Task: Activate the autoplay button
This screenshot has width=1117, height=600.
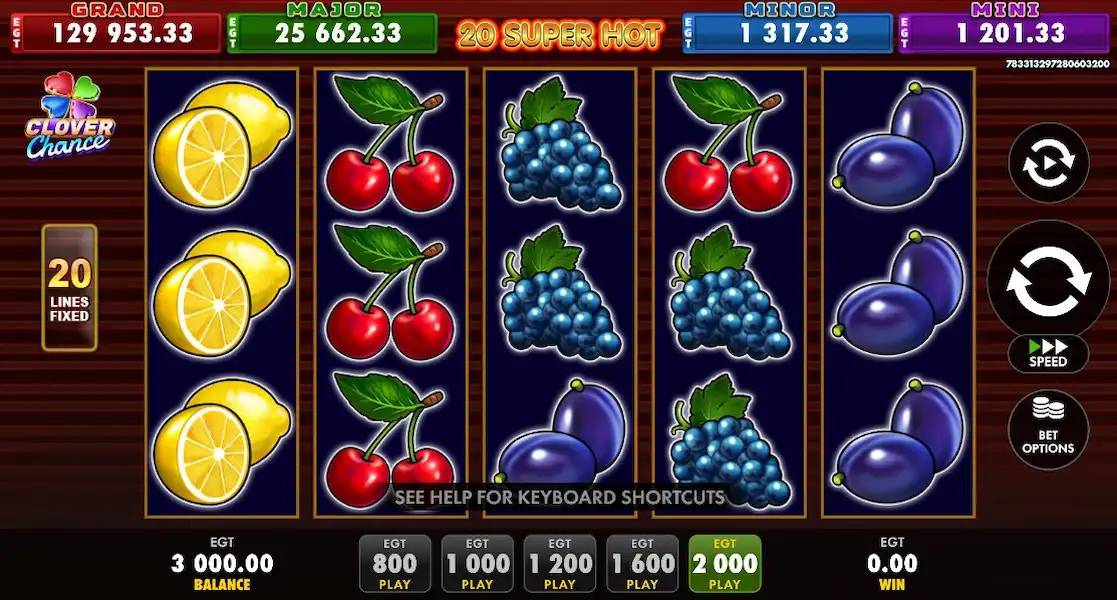Action: click(1048, 162)
